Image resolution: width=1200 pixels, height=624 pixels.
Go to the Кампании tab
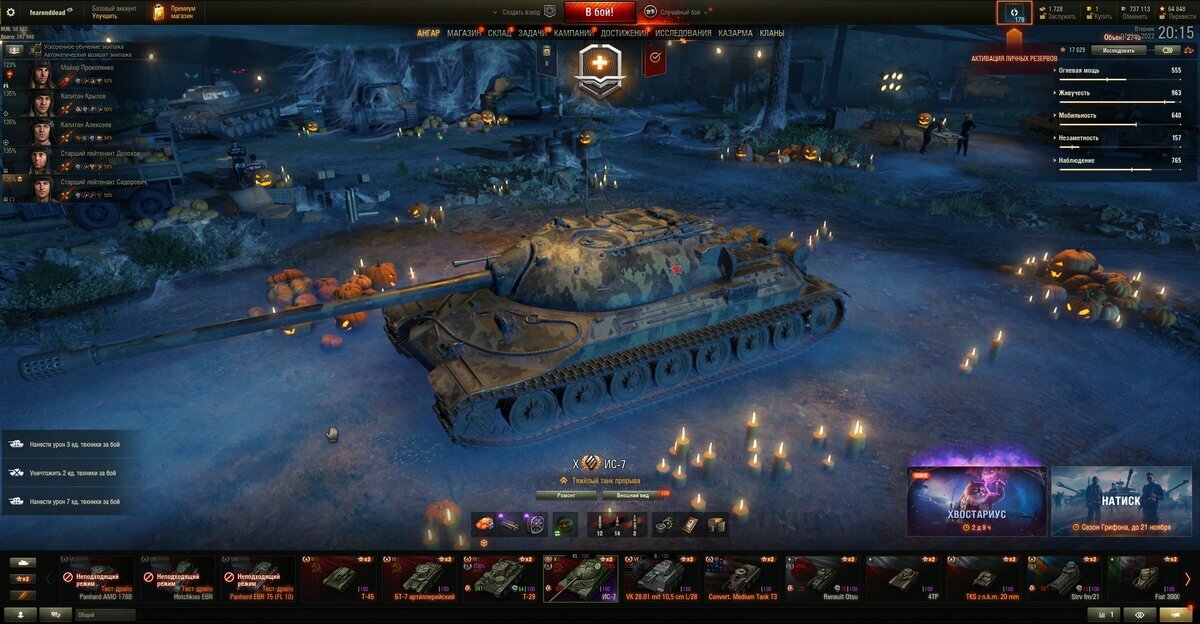tap(573, 33)
